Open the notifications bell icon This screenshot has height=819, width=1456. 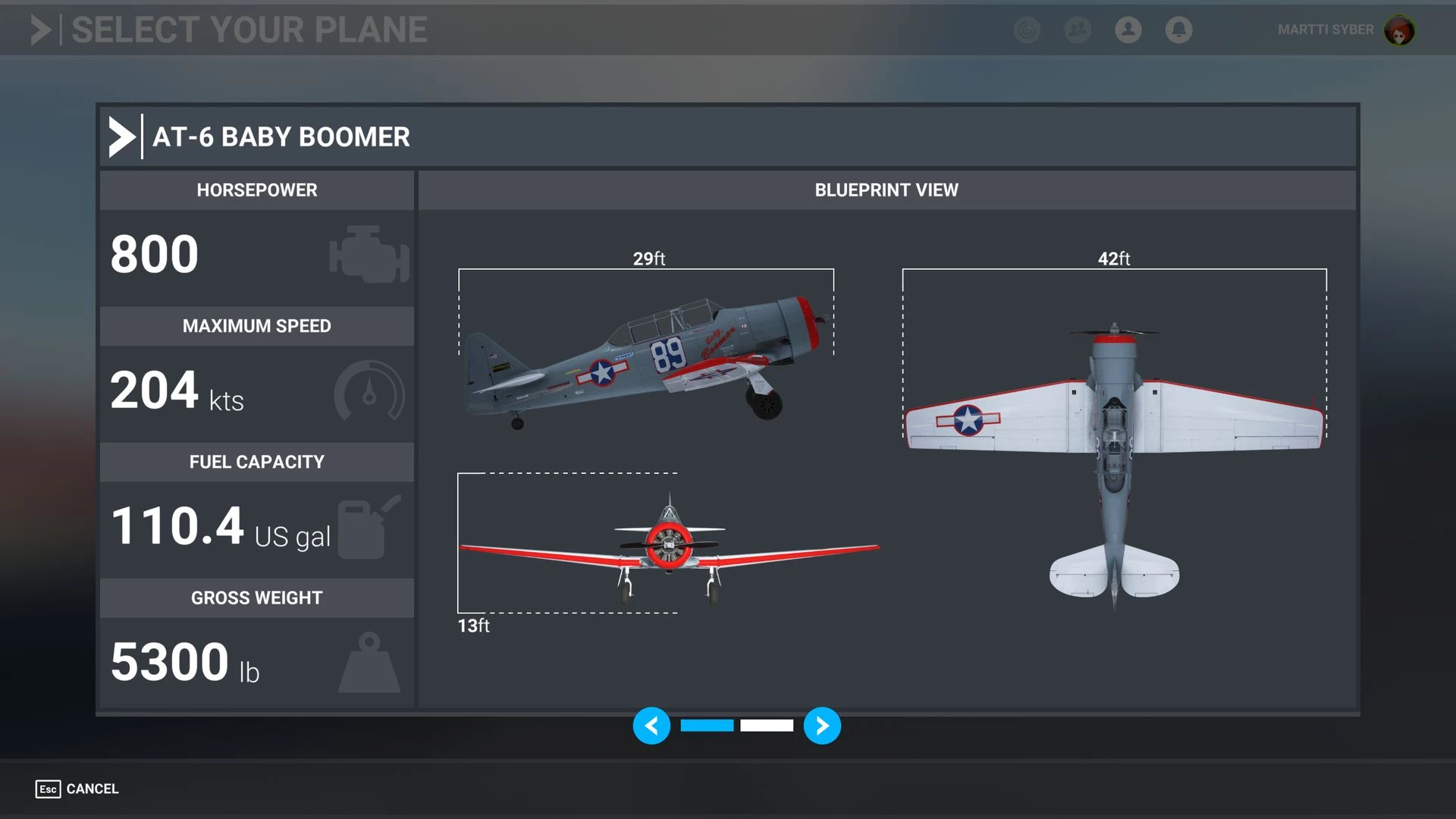click(1178, 30)
